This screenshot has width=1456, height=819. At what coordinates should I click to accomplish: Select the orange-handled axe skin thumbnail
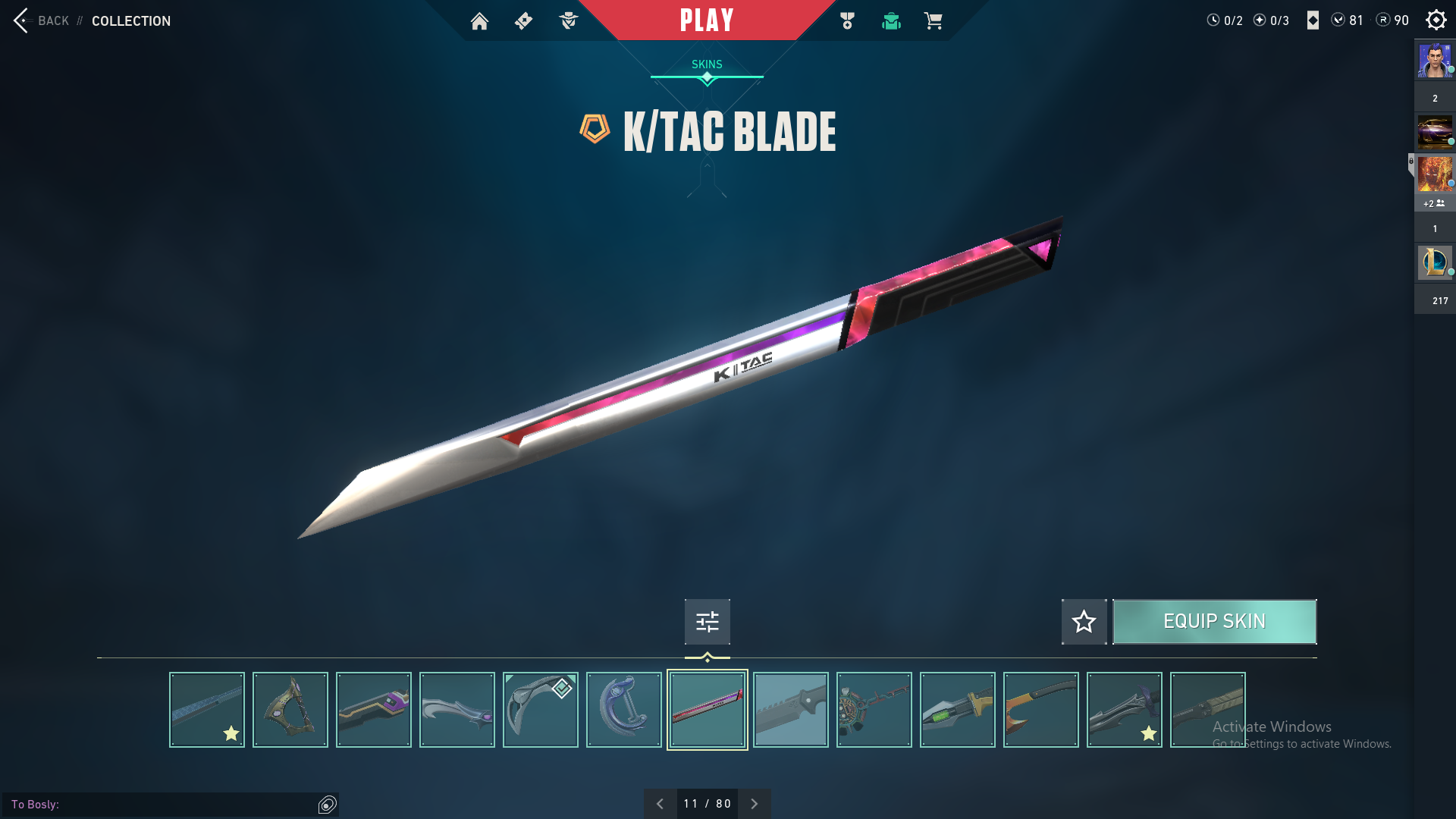point(1041,710)
